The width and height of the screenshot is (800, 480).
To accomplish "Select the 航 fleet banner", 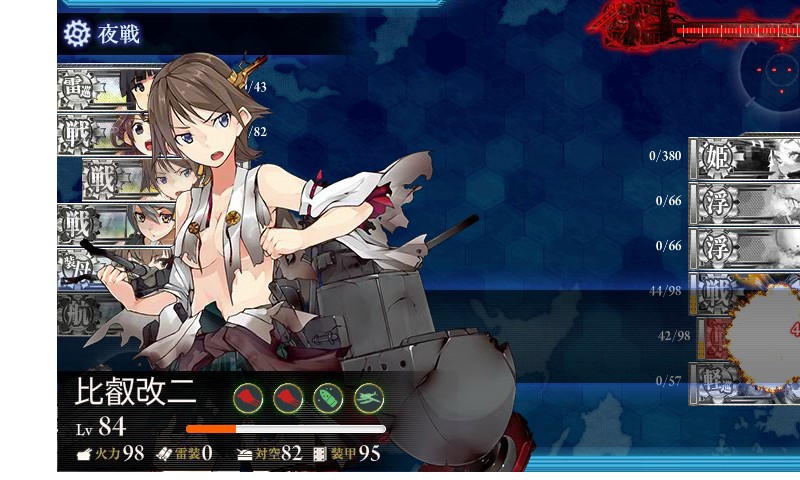I will tap(80, 312).
